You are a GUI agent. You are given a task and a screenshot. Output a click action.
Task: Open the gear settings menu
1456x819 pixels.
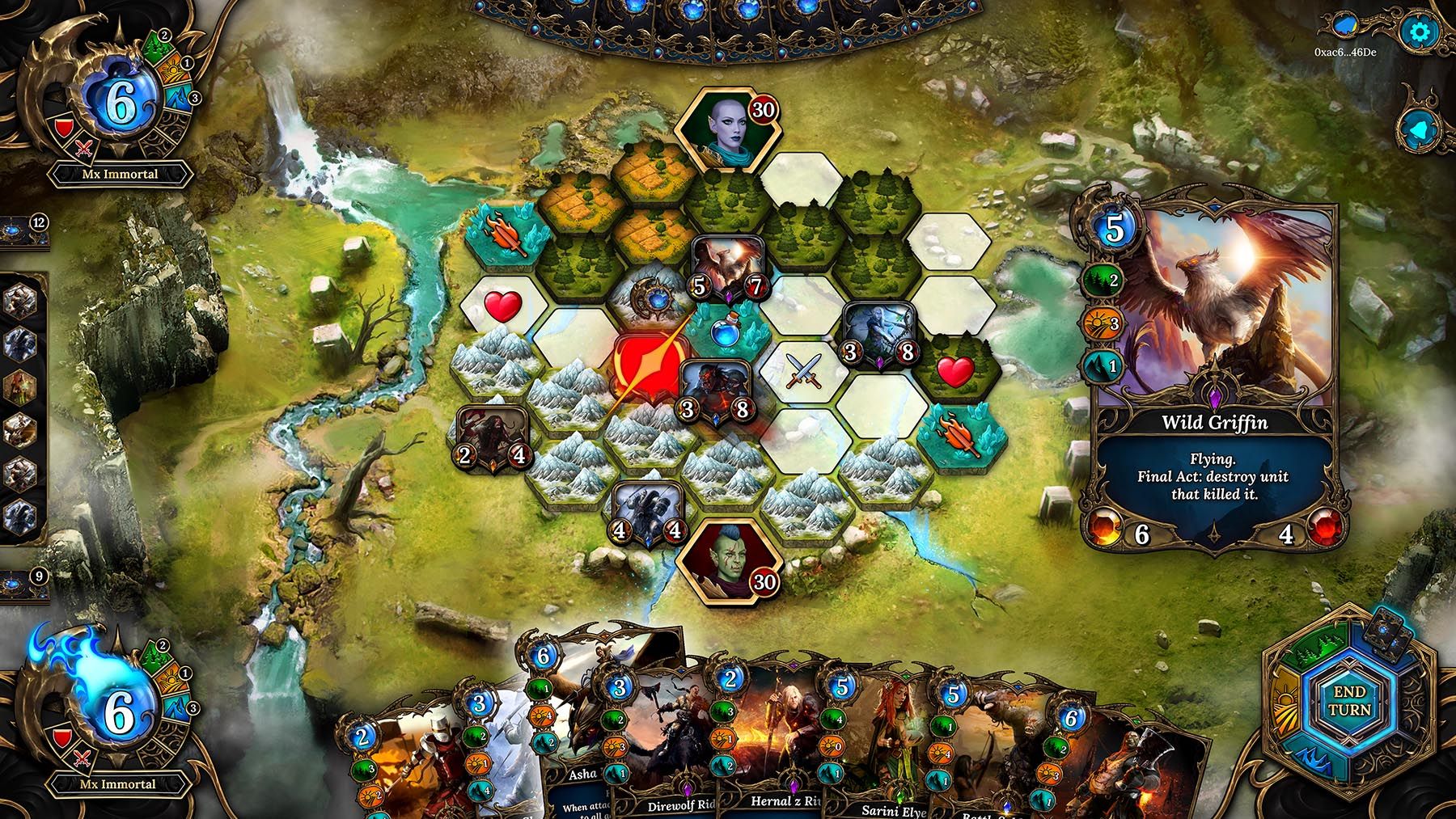[x=1420, y=32]
